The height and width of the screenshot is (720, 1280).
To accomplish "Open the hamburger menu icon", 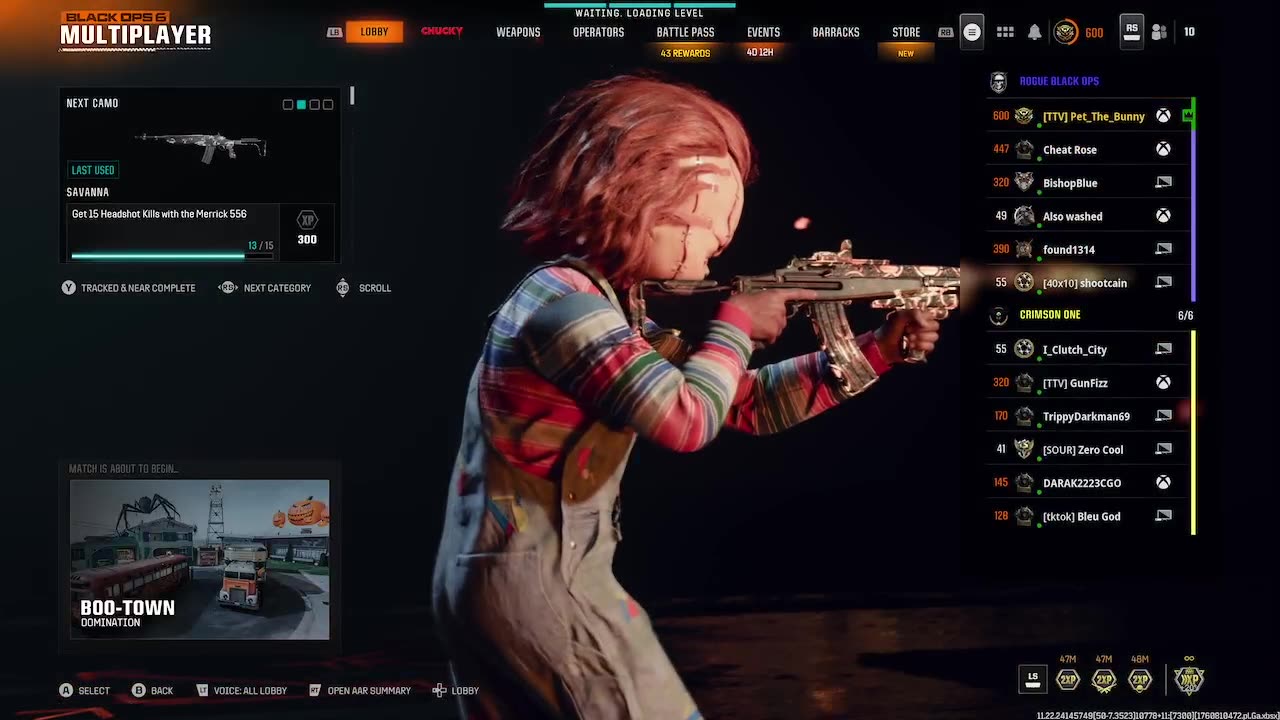I will click(x=972, y=32).
